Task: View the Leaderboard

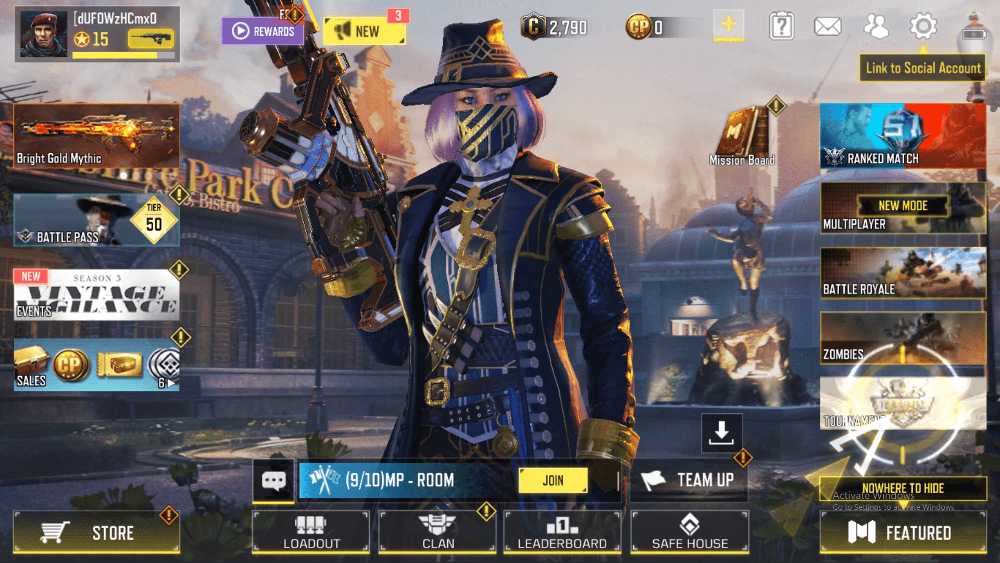Action: (562, 532)
